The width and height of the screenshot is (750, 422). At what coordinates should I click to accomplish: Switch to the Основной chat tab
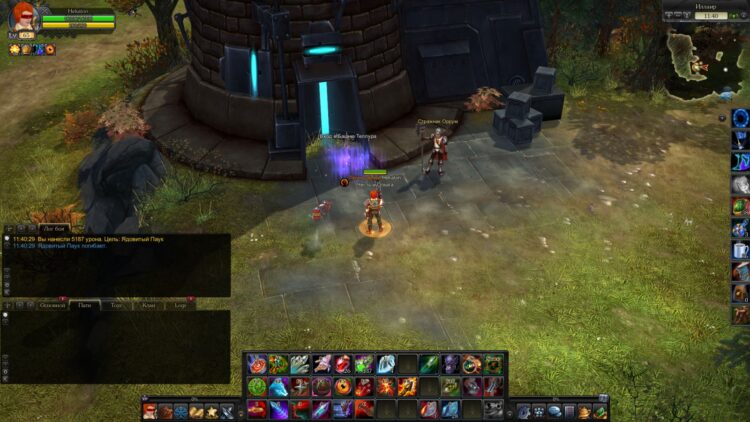[52, 304]
